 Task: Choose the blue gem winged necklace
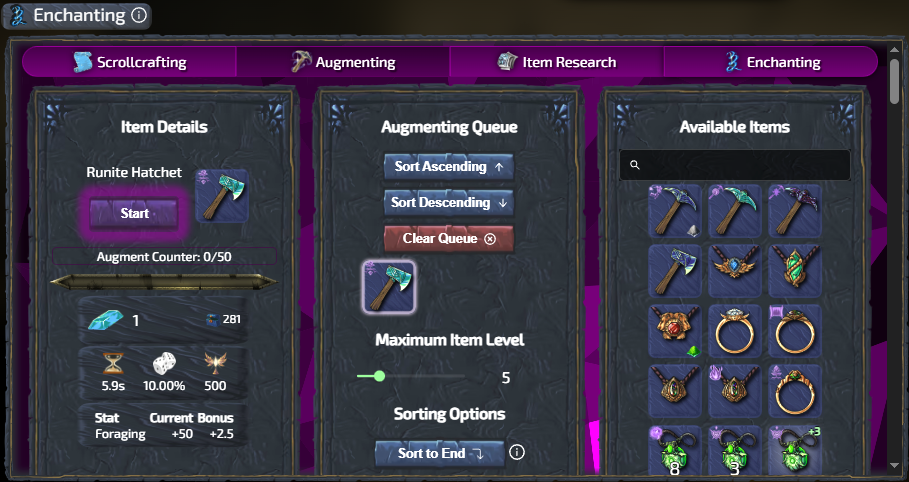(734, 271)
